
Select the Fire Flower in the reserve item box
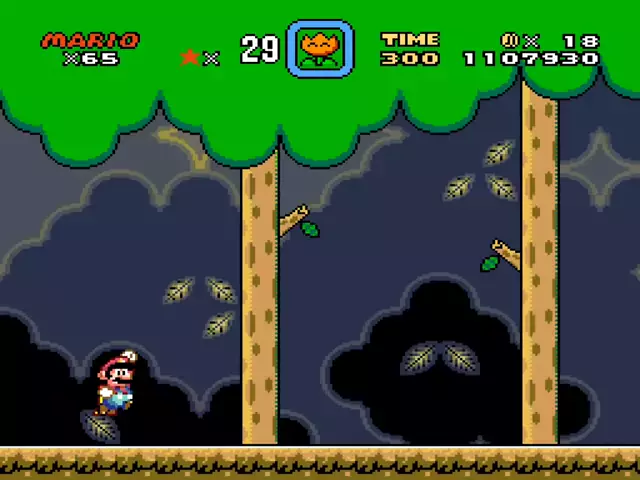(x=320, y=48)
